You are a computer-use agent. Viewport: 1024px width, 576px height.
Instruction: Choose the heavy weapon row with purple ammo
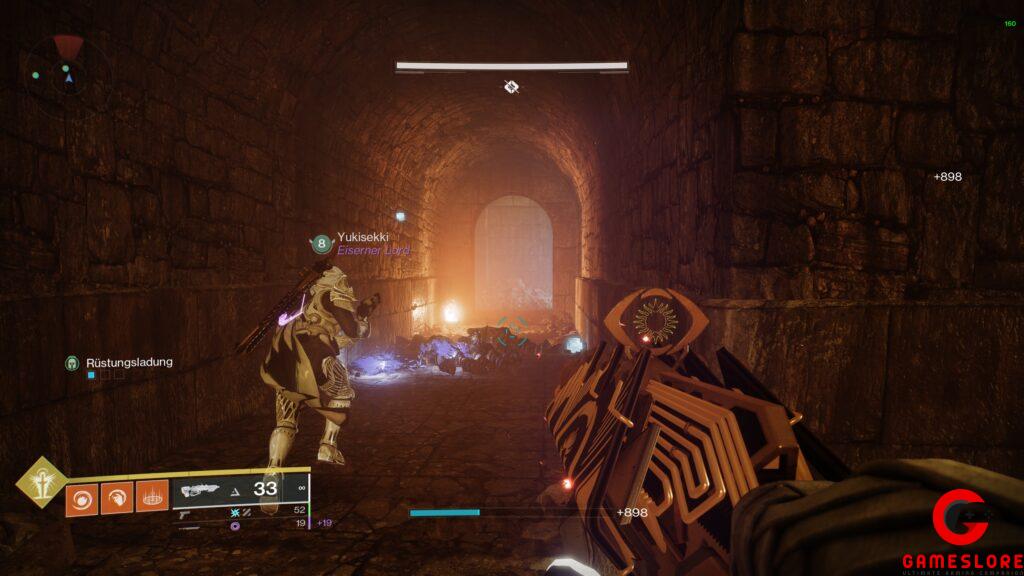point(240,523)
